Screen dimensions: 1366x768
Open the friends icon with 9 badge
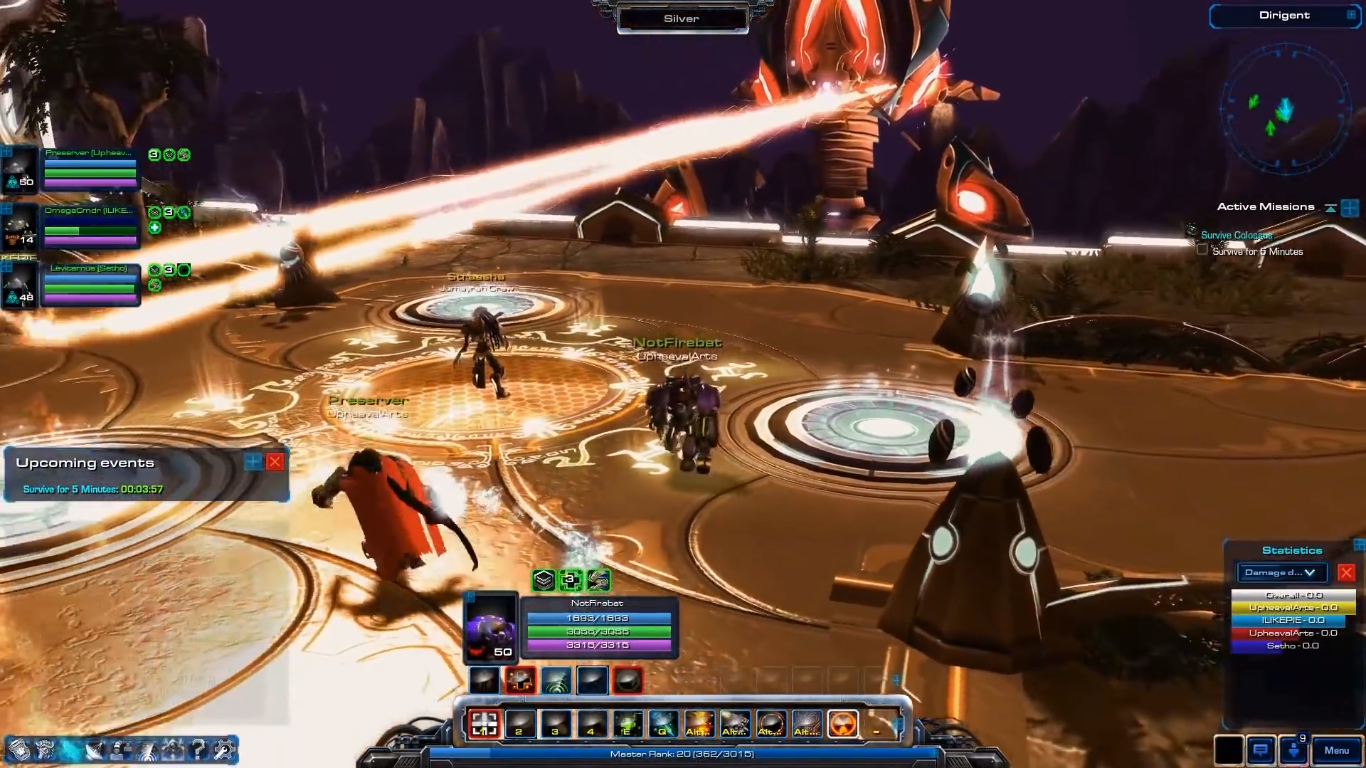tap(1298, 750)
